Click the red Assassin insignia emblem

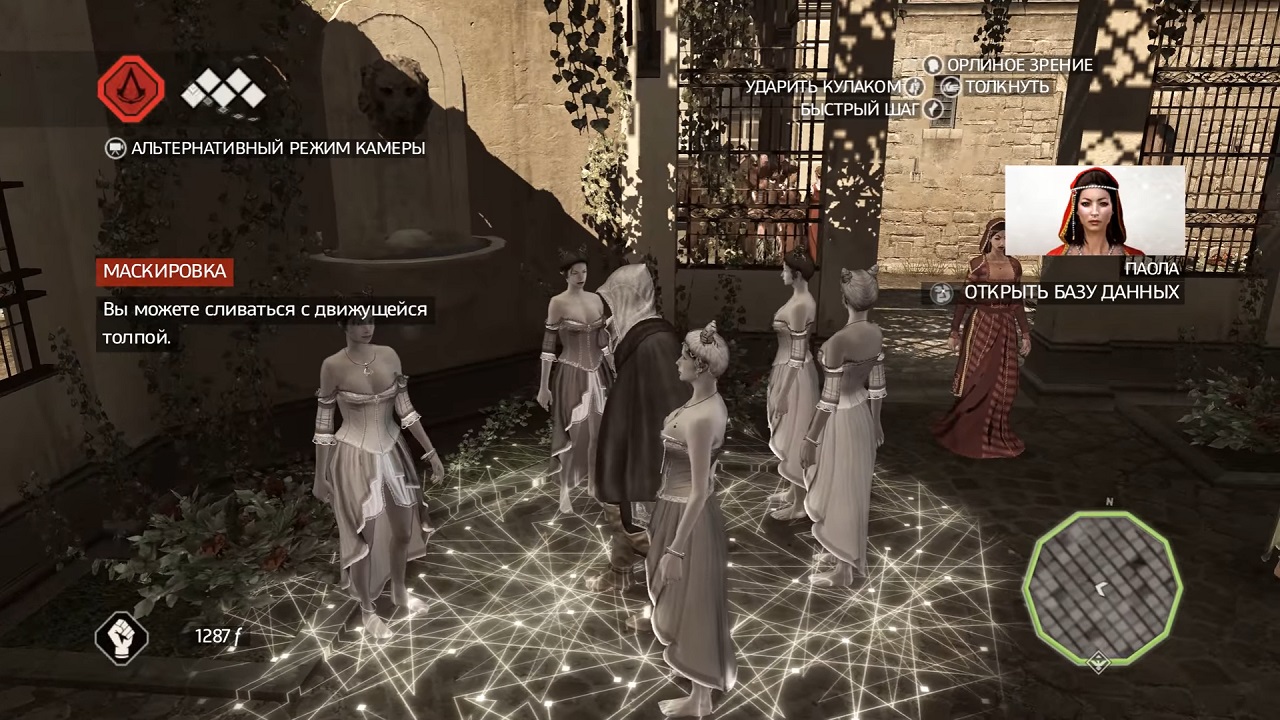pyautogui.click(x=131, y=90)
